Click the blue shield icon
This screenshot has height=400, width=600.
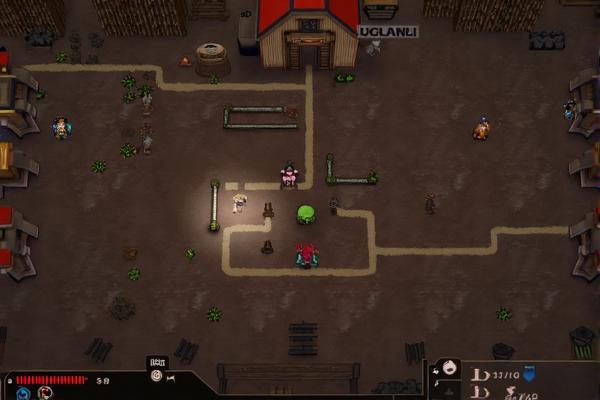click(x=529, y=374)
